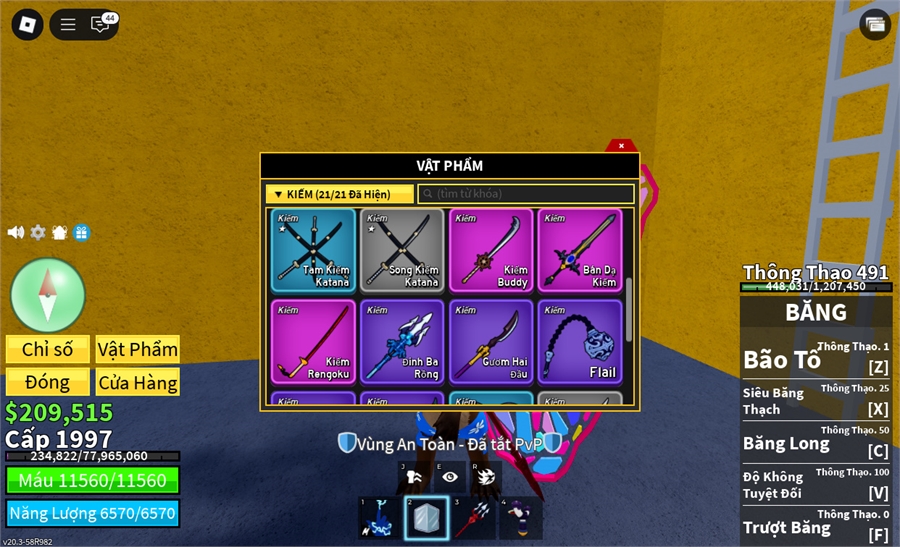Close the Vật Phẩm inventory window

pyautogui.click(x=621, y=146)
